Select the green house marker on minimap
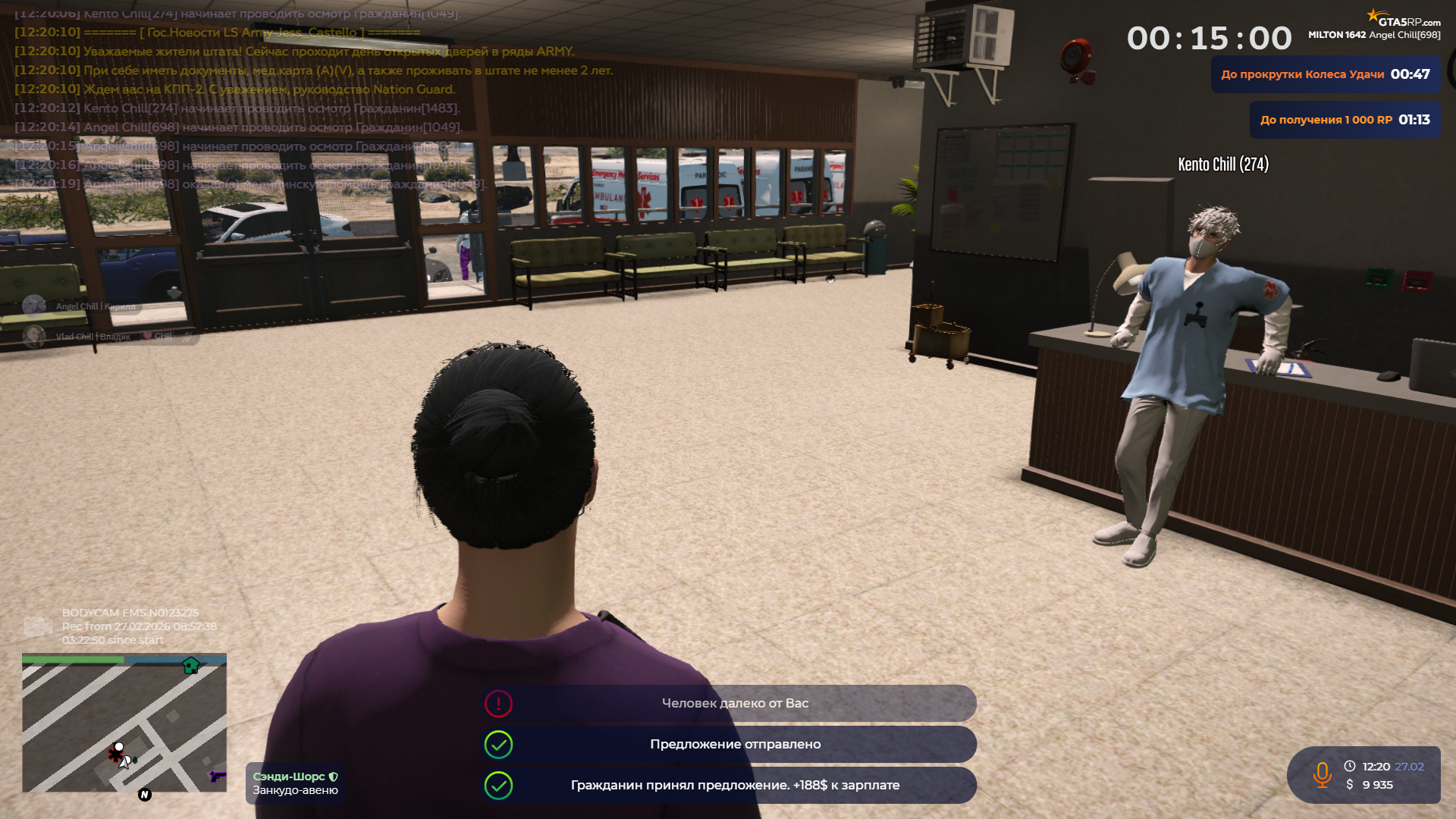Screen dimensions: 1456x819 point(190,666)
